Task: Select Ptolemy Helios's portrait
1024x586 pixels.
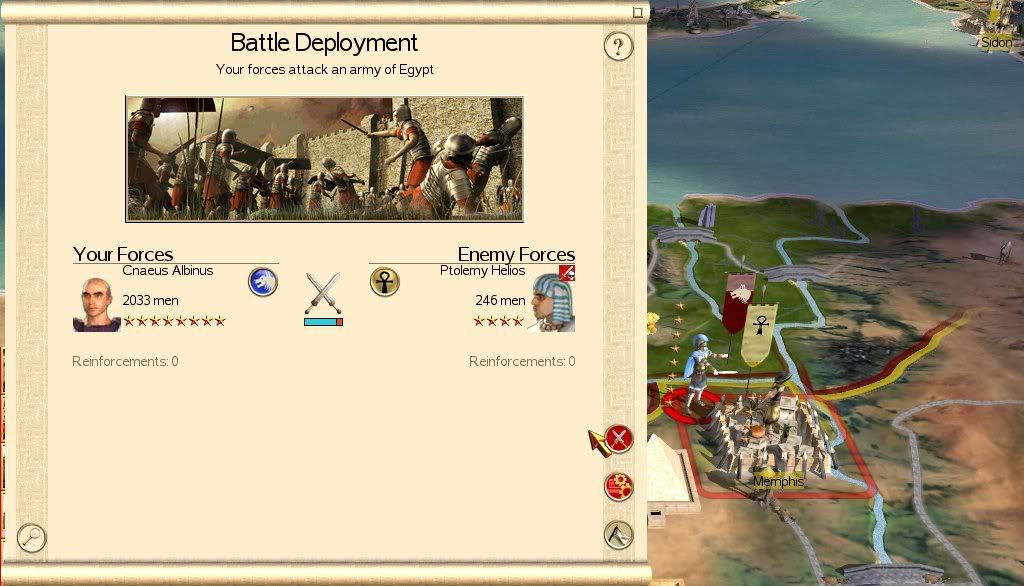Action: 552,302
